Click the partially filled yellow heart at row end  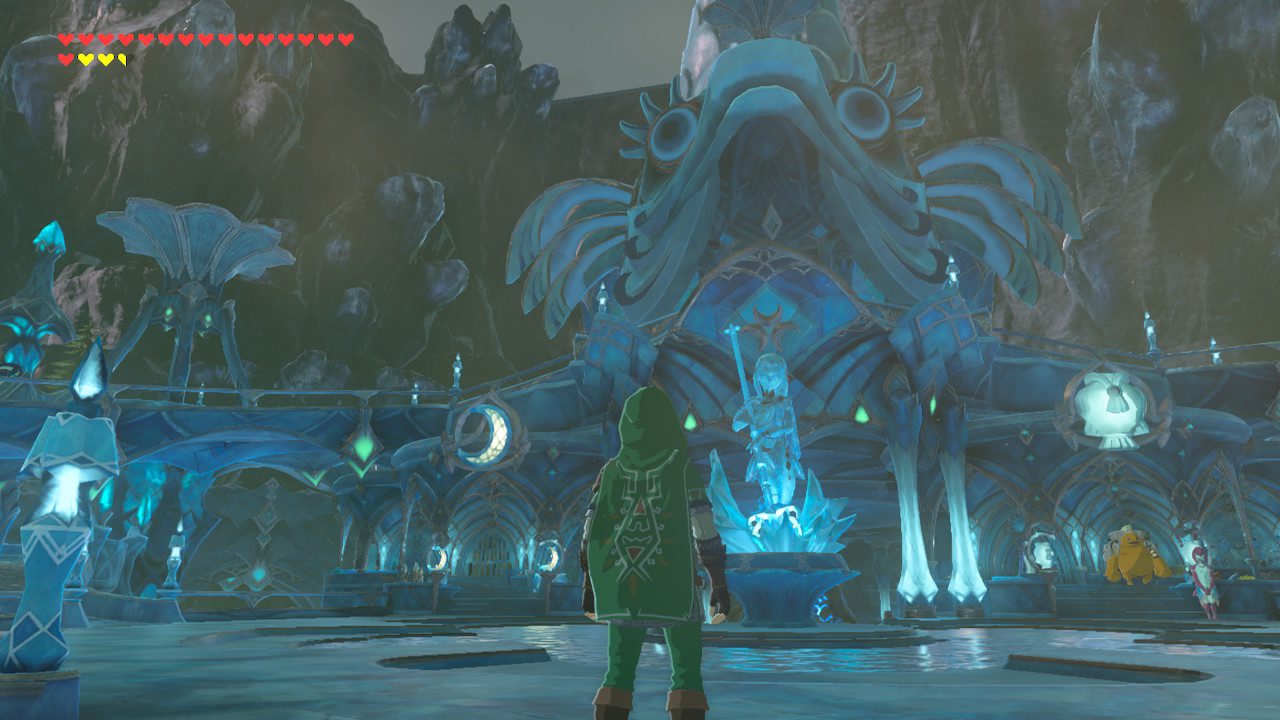[x=122, y=58]
